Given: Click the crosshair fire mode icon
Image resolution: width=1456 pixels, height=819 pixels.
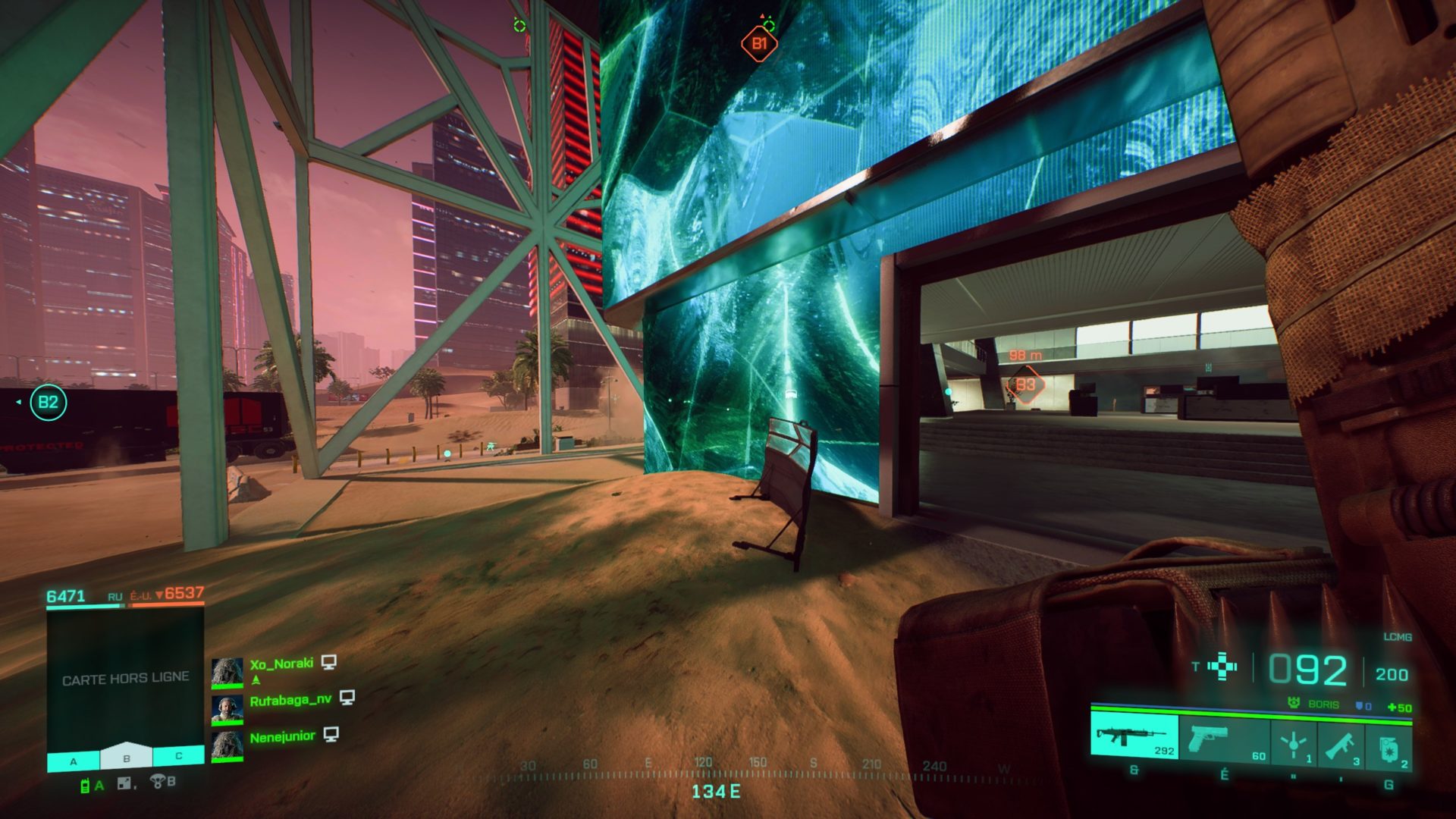Looking at the screenshot, I should 1222,667.
